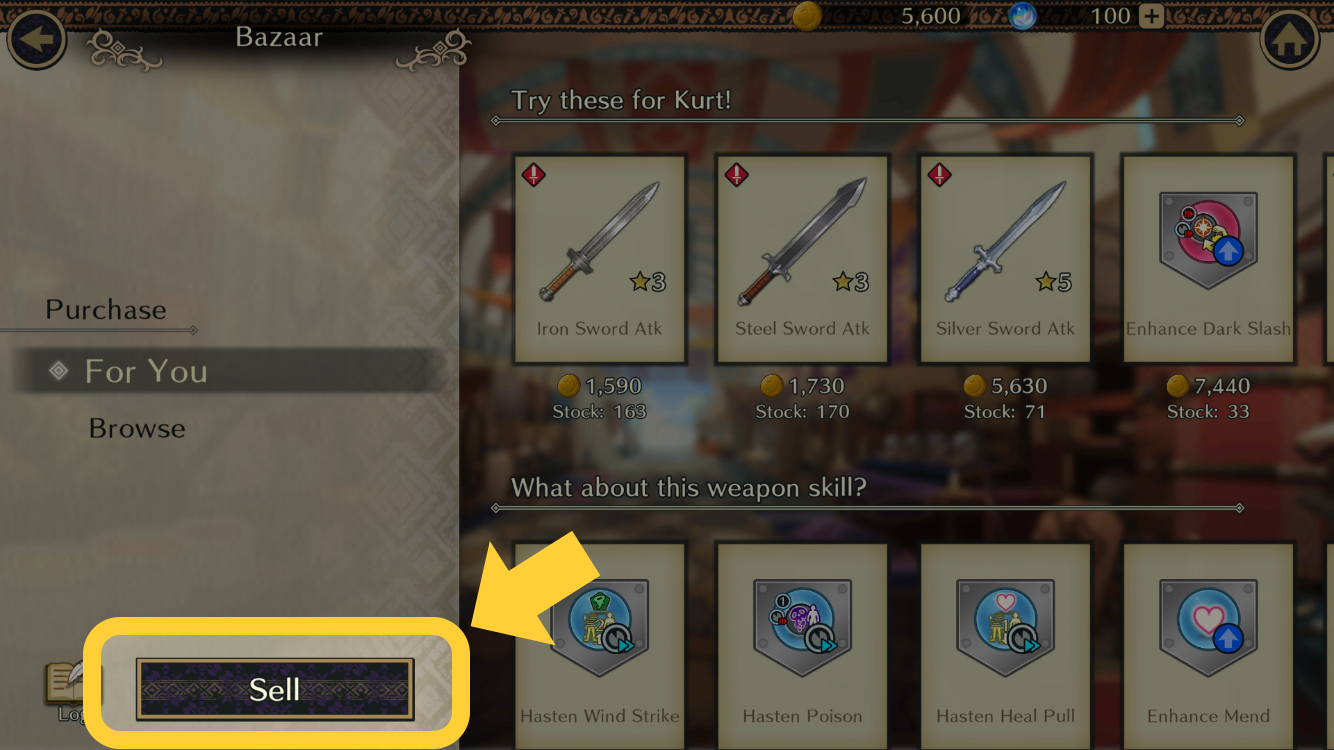Choose the Hasten Wind Strike skill
The width and height of the screenshot is (1334, 750).
click(x=599, y=640)
